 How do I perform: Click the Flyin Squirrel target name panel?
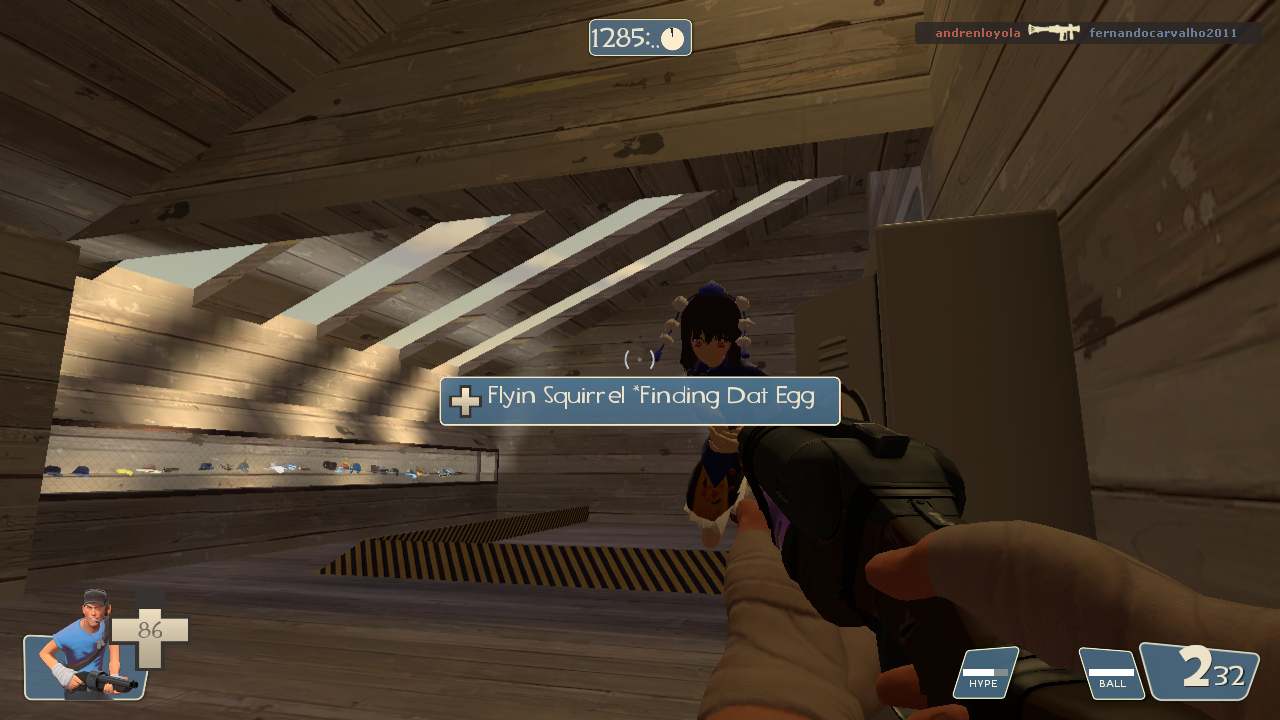[x=640, y=400]
